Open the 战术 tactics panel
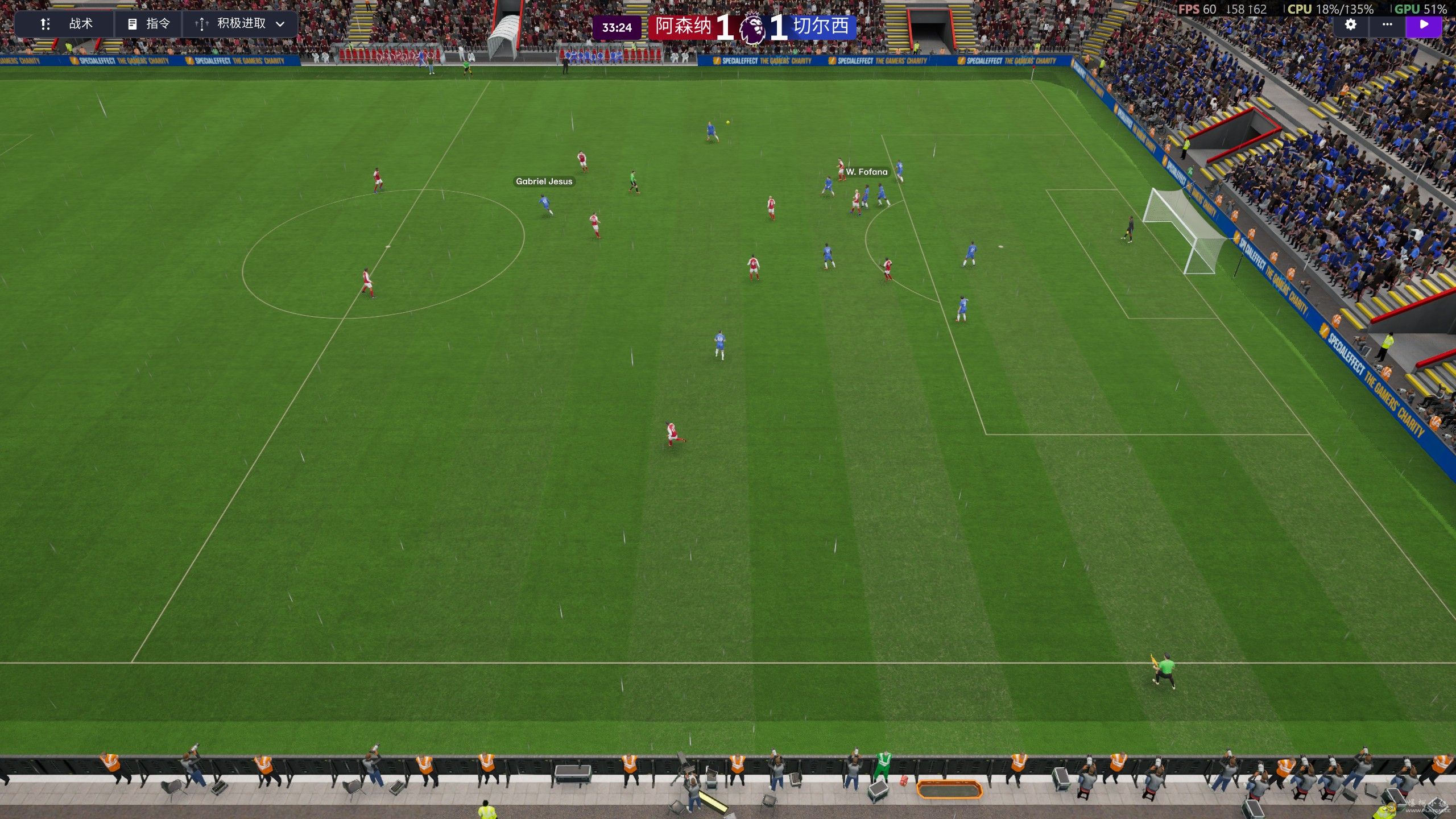The image size is (1456, 819). pyautogui.click(x=66, y=24)
